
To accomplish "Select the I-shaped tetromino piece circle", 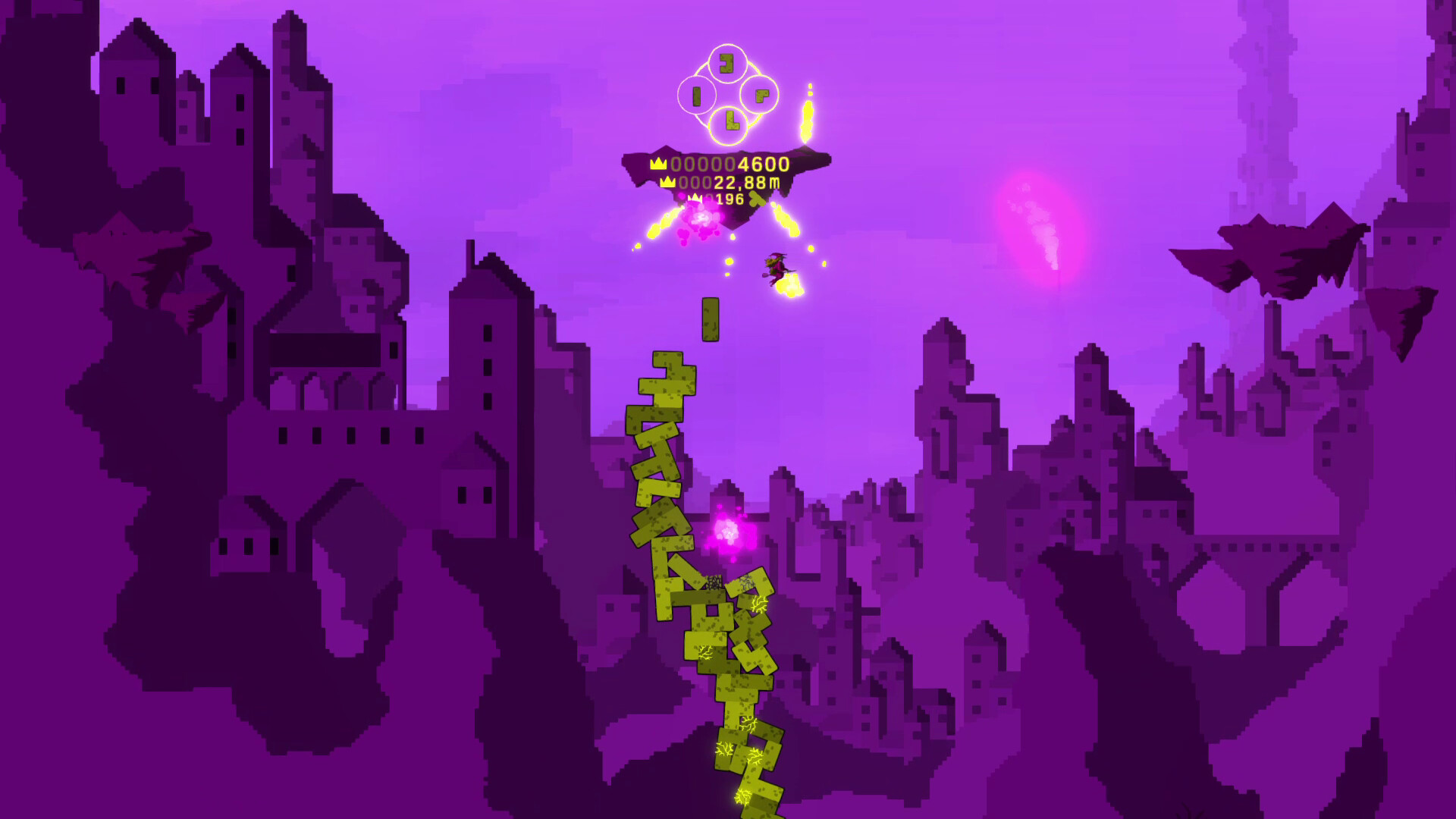I will [697, 96].
